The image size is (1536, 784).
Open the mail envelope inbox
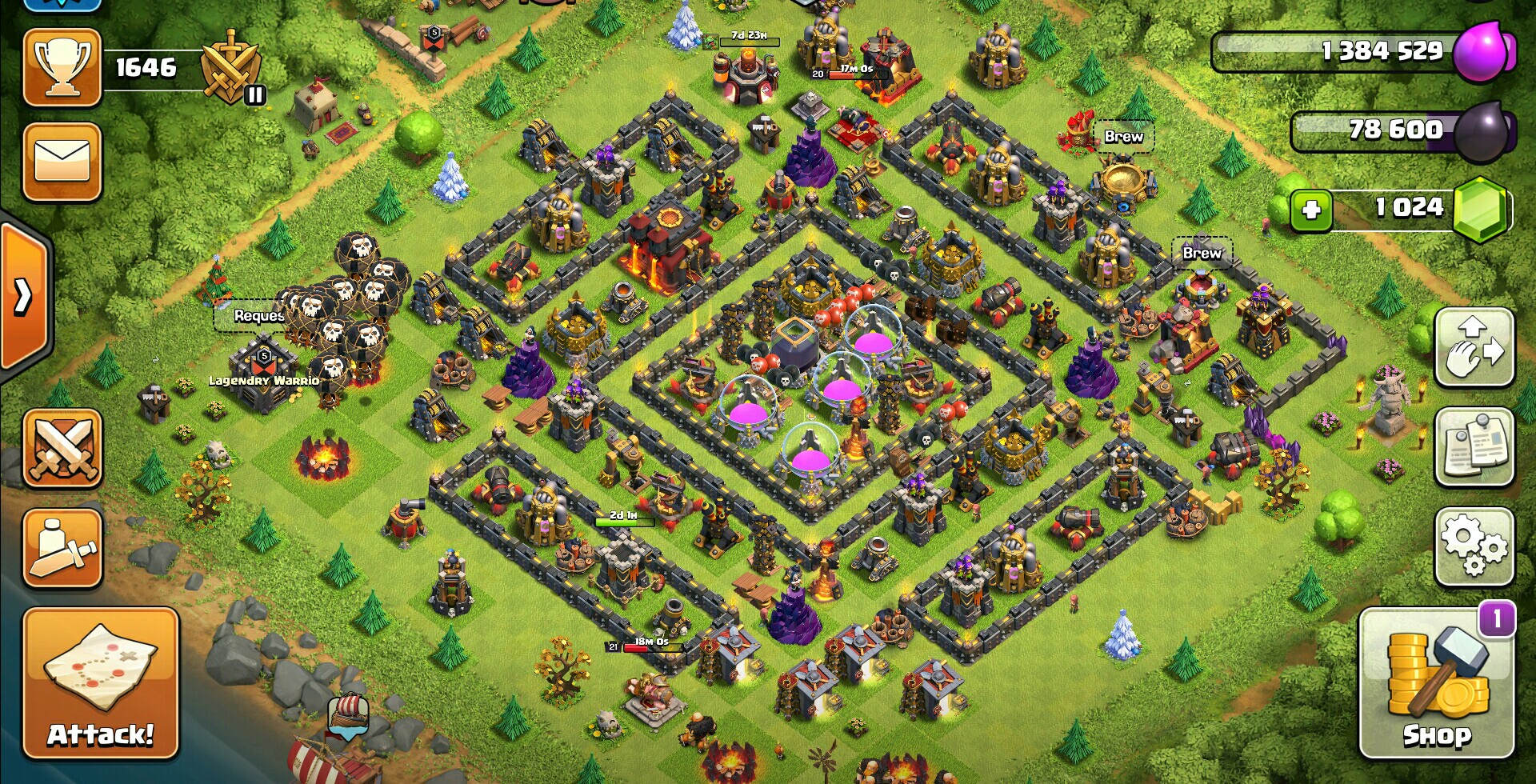pyautogui.click(x=62, y=162)
